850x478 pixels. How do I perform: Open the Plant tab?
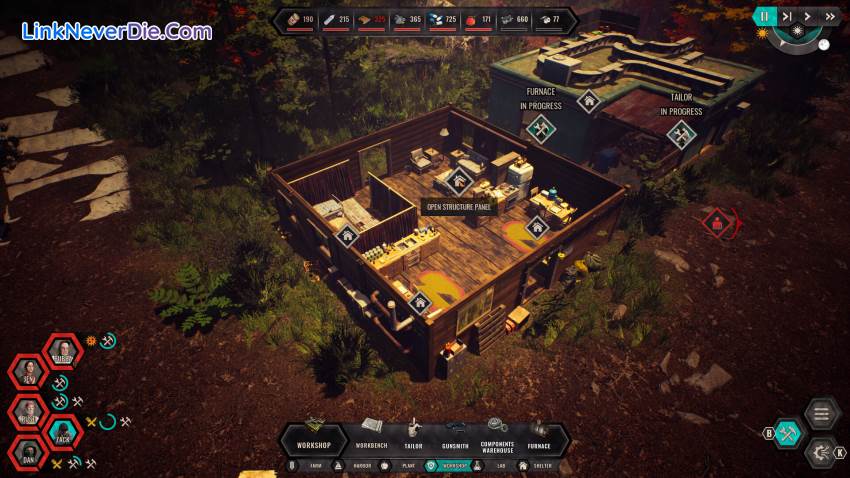pyautogui.click(x=404, y=465)
